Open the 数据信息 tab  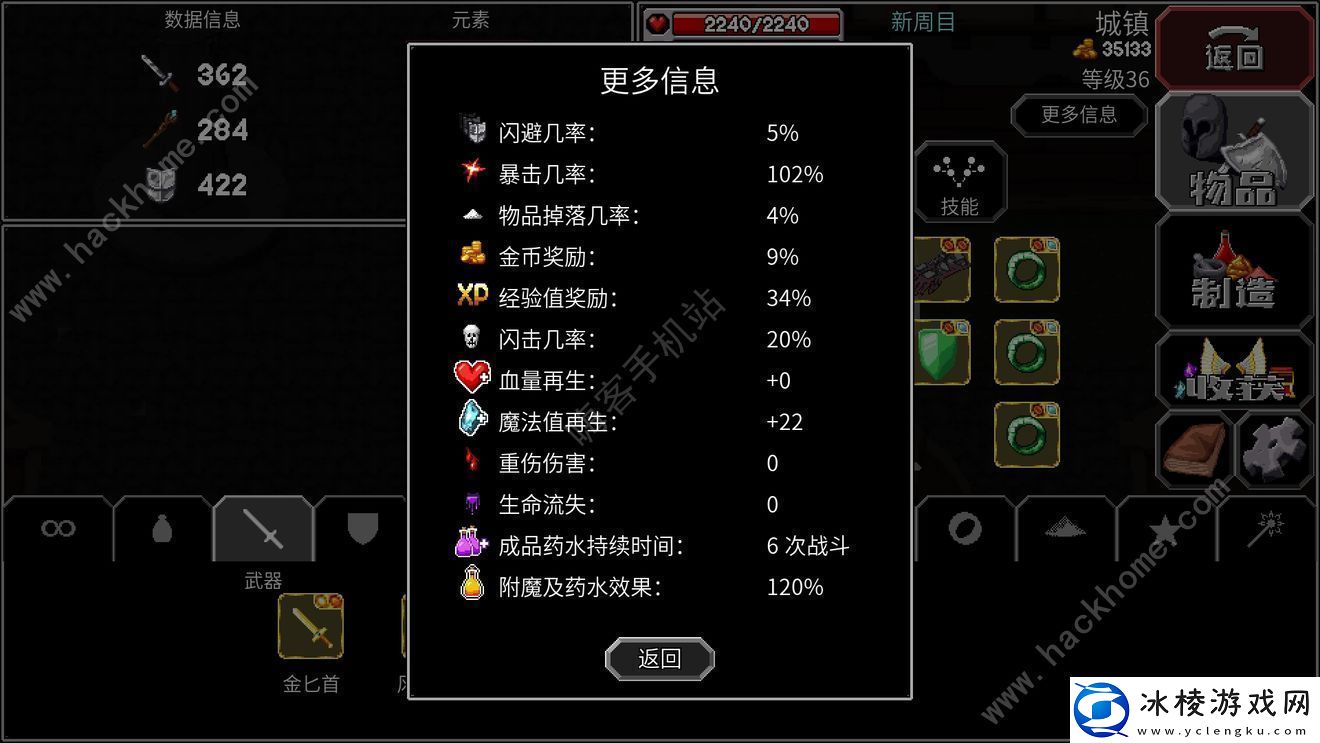click(x=203, y=19)
